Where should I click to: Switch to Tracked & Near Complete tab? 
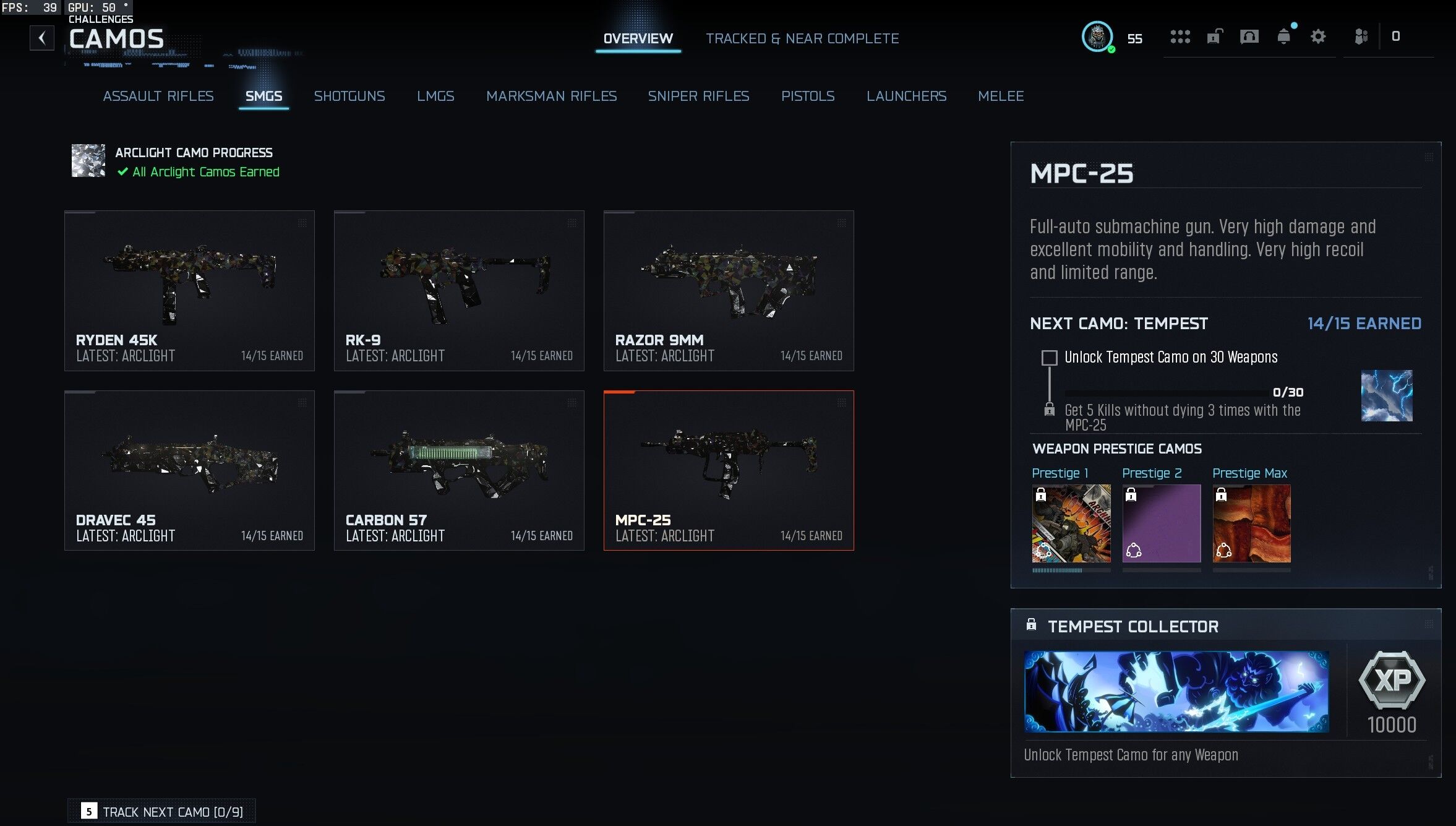click(x=803, y=38)
